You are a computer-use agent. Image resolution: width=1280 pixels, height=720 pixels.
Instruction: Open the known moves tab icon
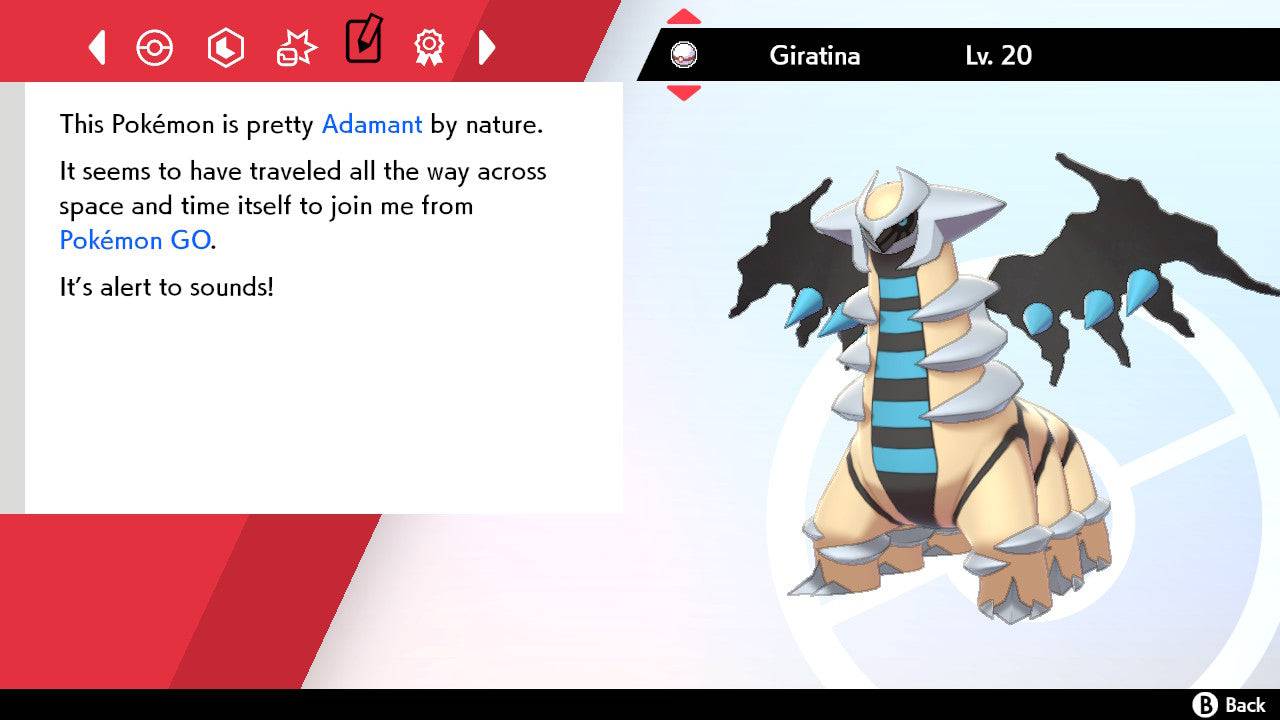(x=295, y=46)
